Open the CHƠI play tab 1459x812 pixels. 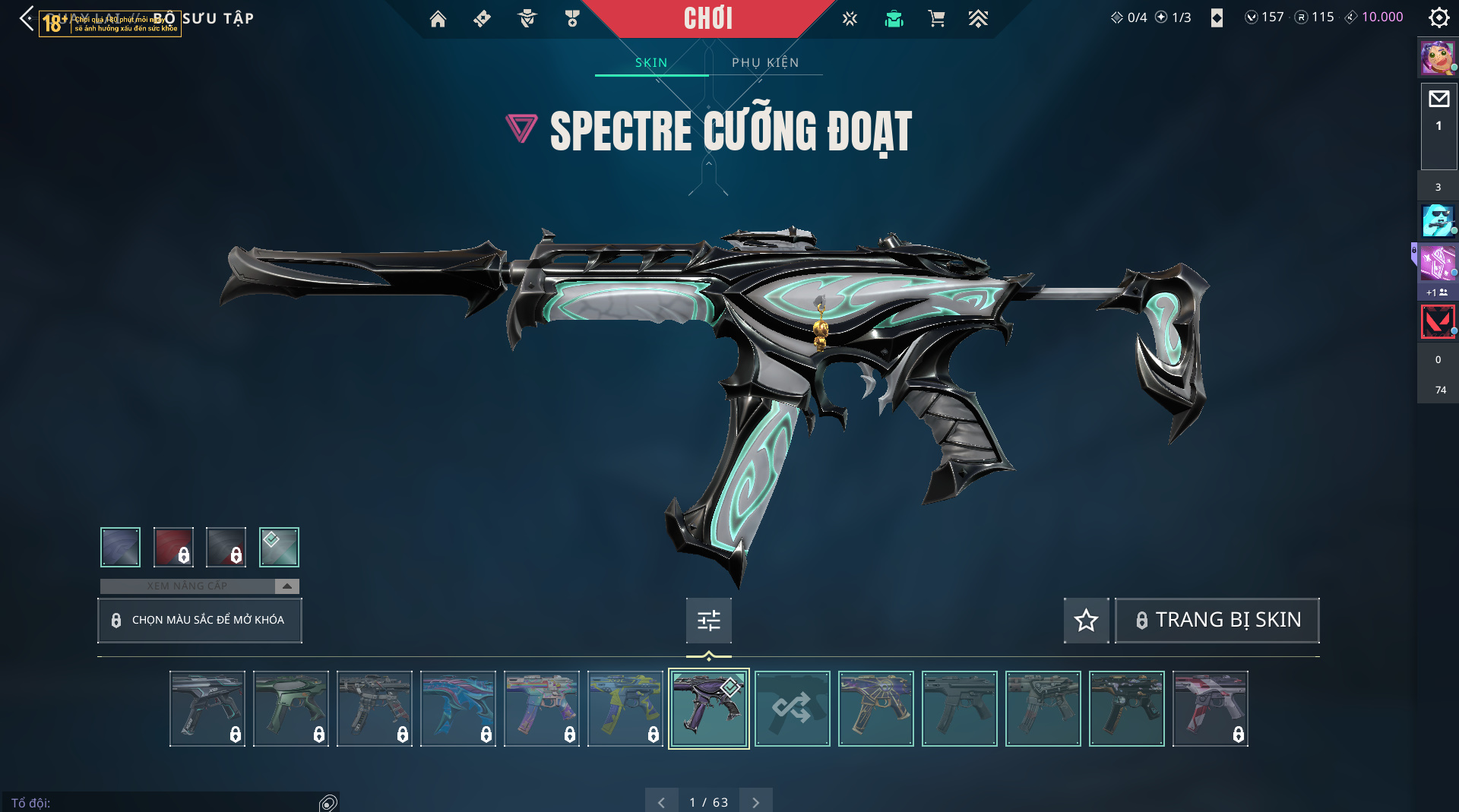click(x=707, y=18)
